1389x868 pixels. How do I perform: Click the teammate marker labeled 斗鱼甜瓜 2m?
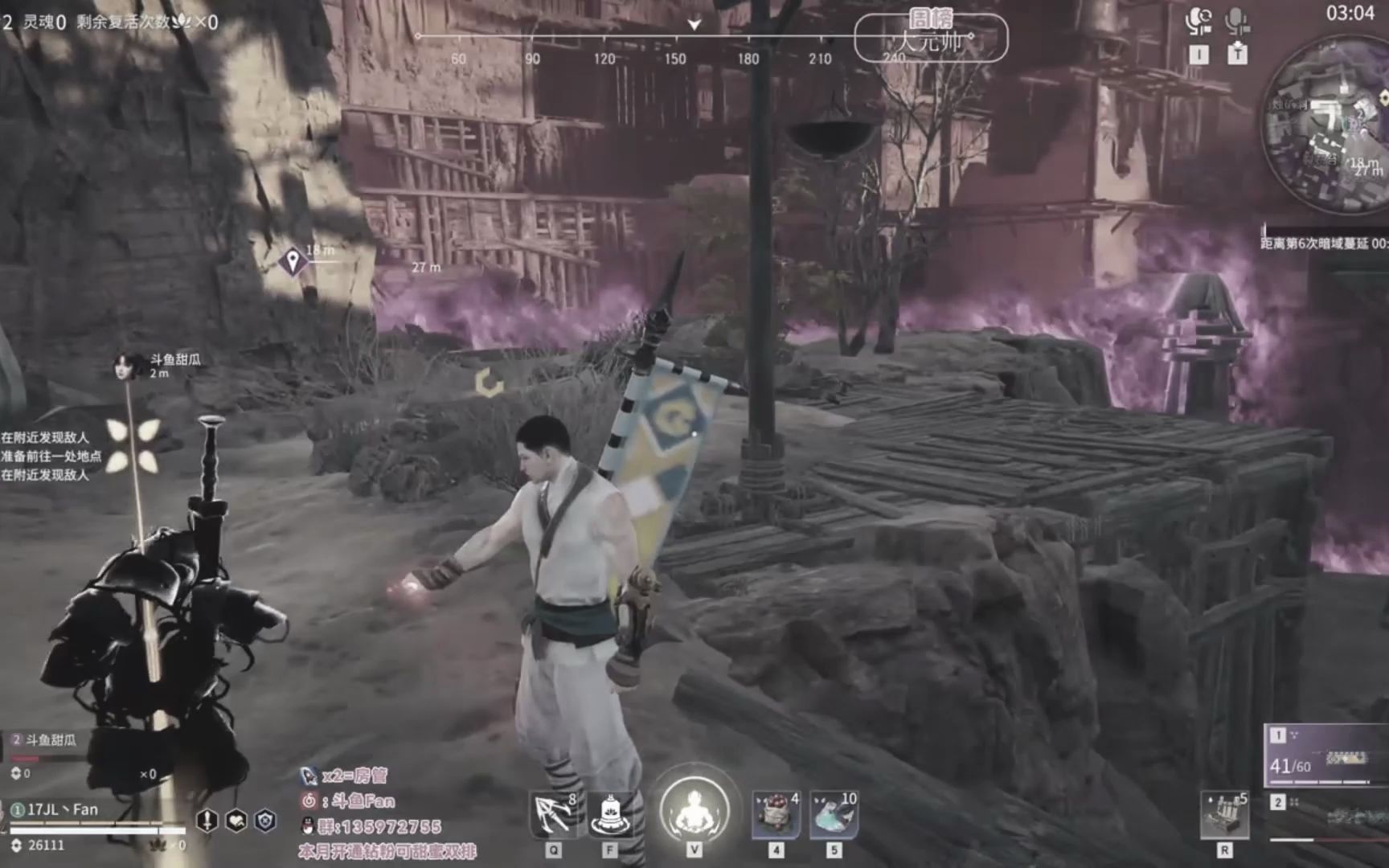pyautogui.click(x=124, y=366)
